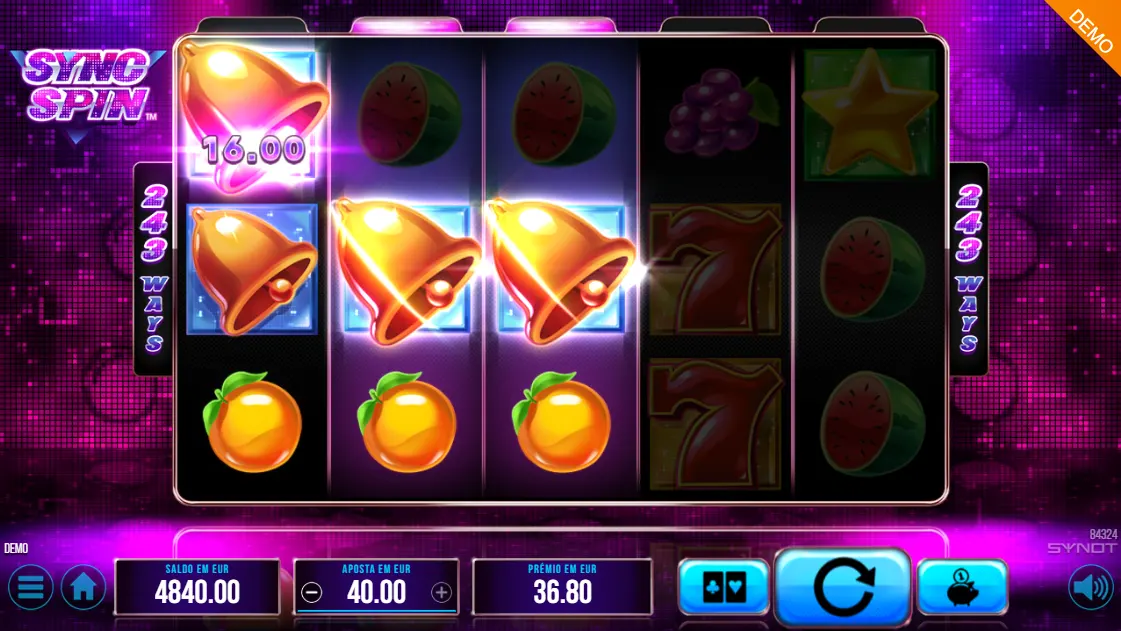Increase the bet with the plus button
The image size is (1121, 631).
(441, 593)
